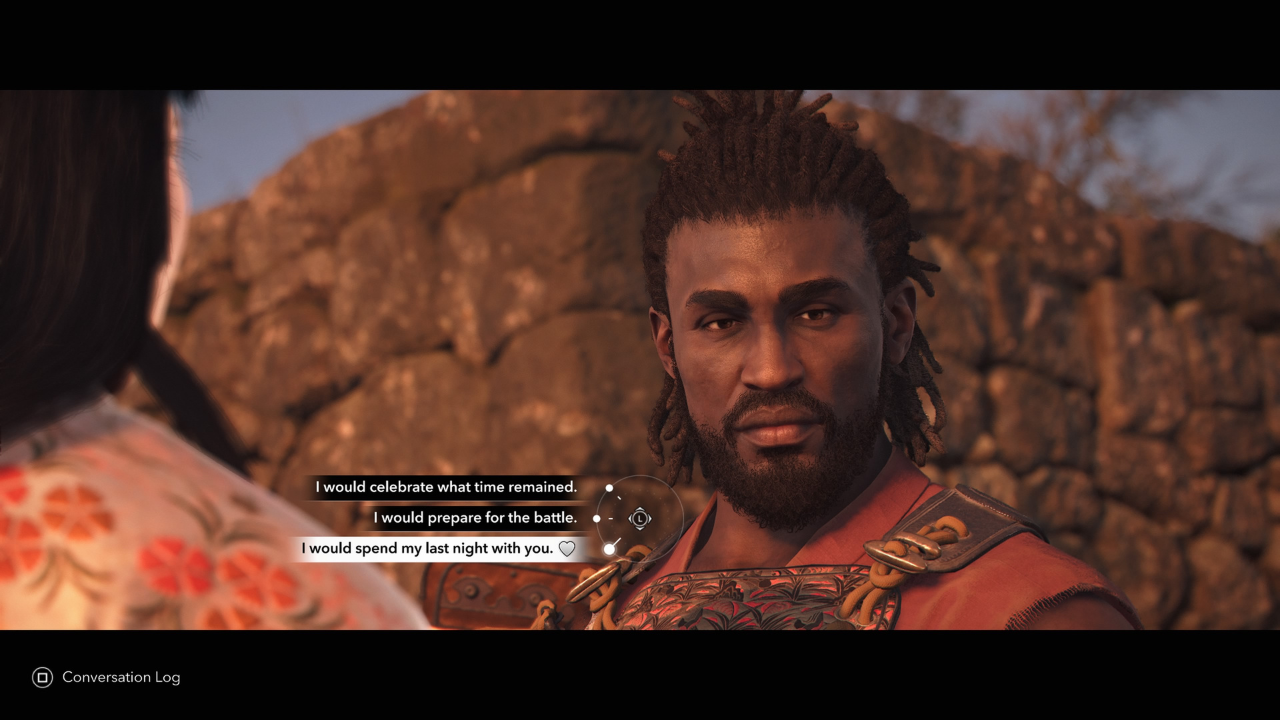Click the circular outline of the dialogue wheel
Screen dimensions: 1280x720
(684, 518)
